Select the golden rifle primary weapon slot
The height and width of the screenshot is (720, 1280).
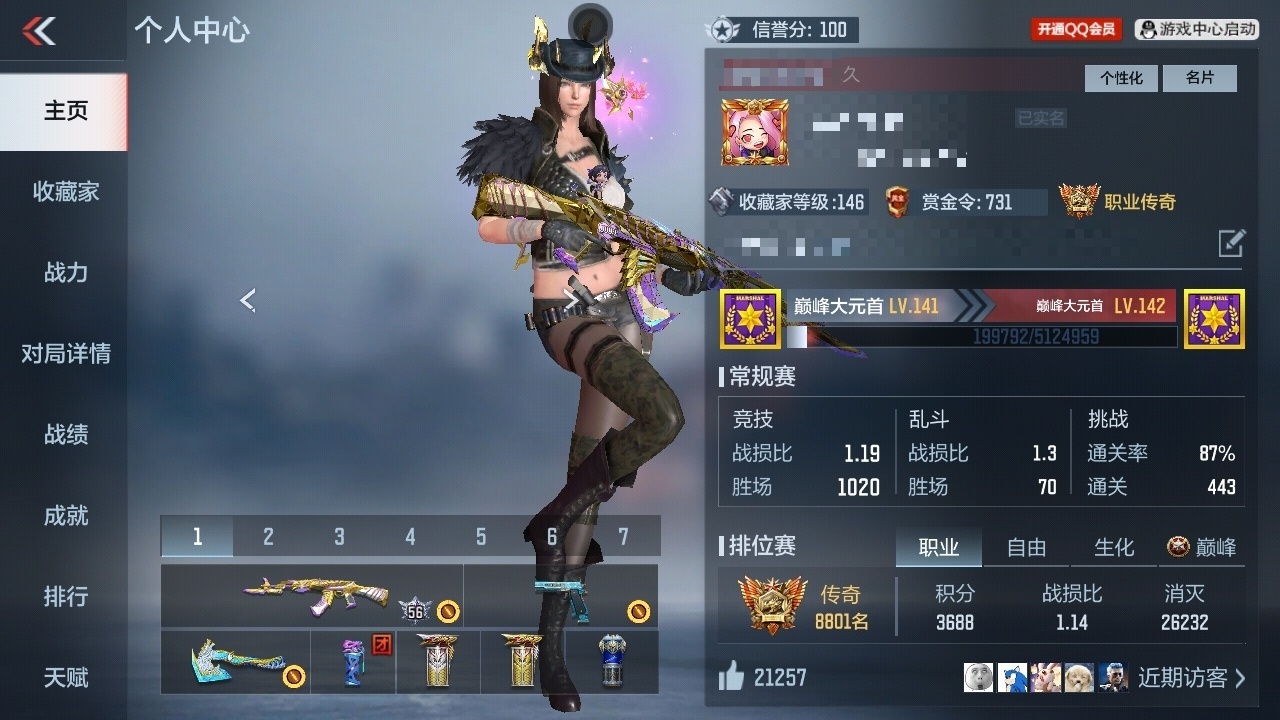click(x=312, y=595)
